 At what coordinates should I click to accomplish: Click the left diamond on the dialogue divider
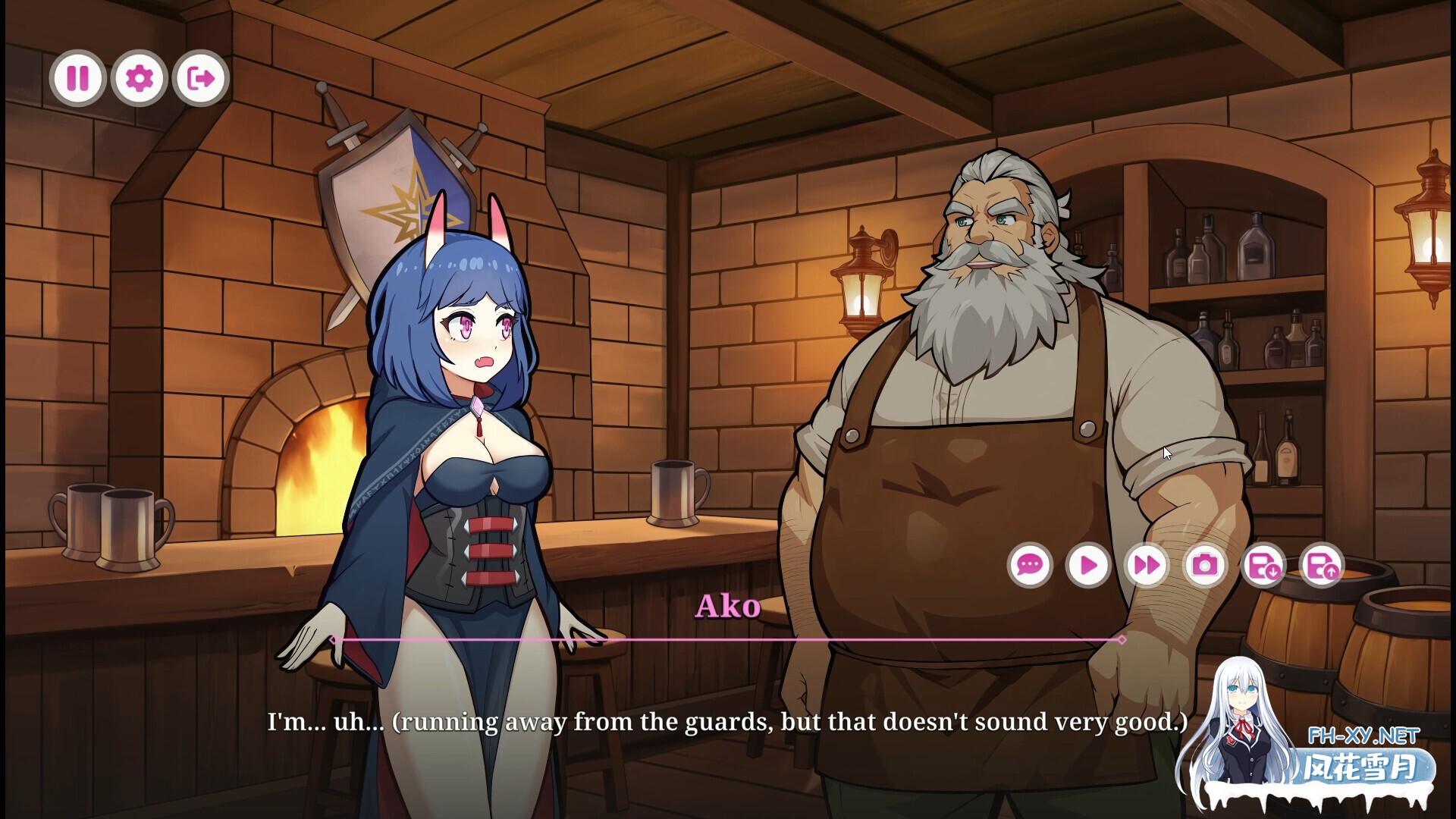[x=334, y=640]
